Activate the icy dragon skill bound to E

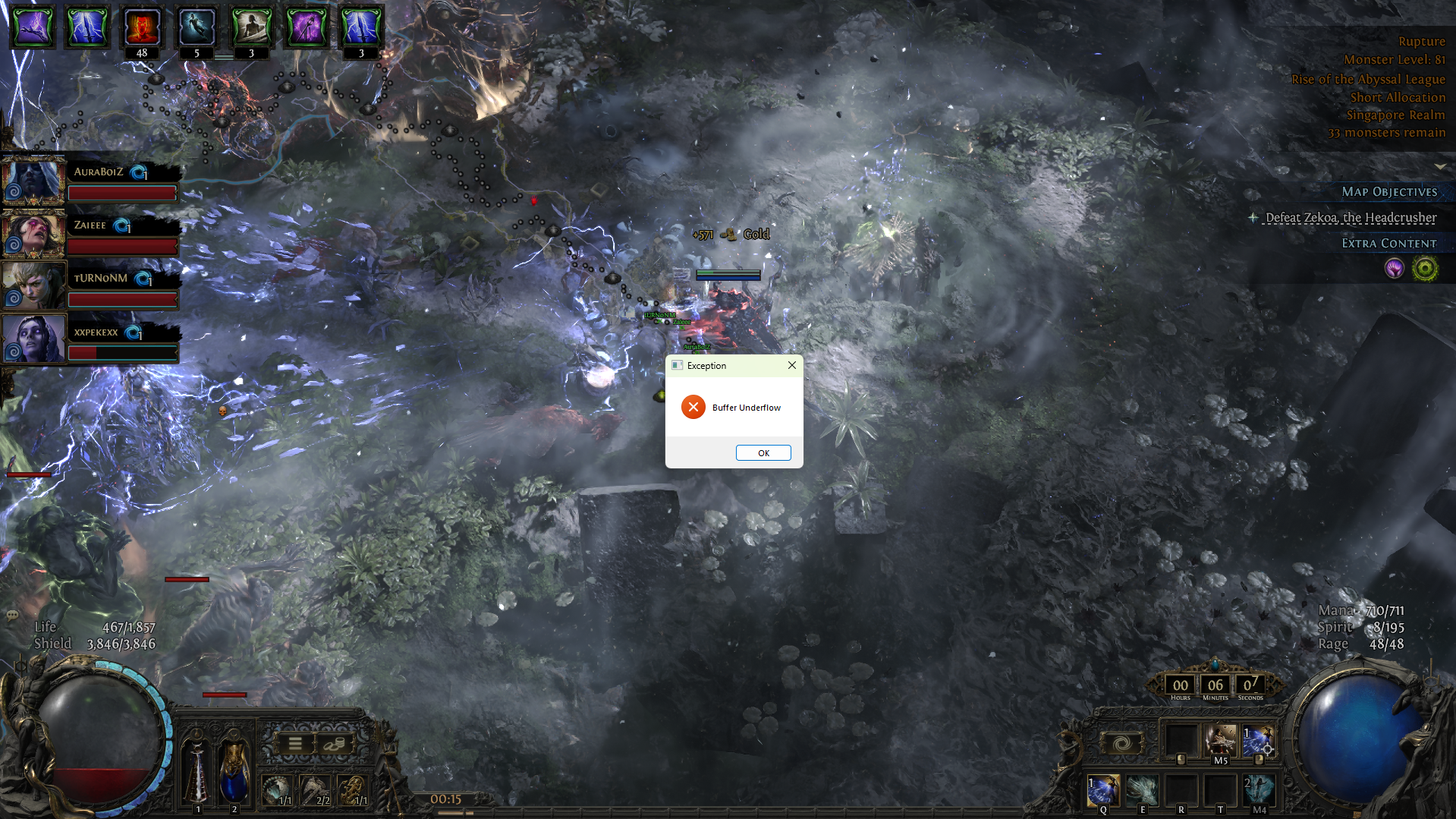point(1142,790)
